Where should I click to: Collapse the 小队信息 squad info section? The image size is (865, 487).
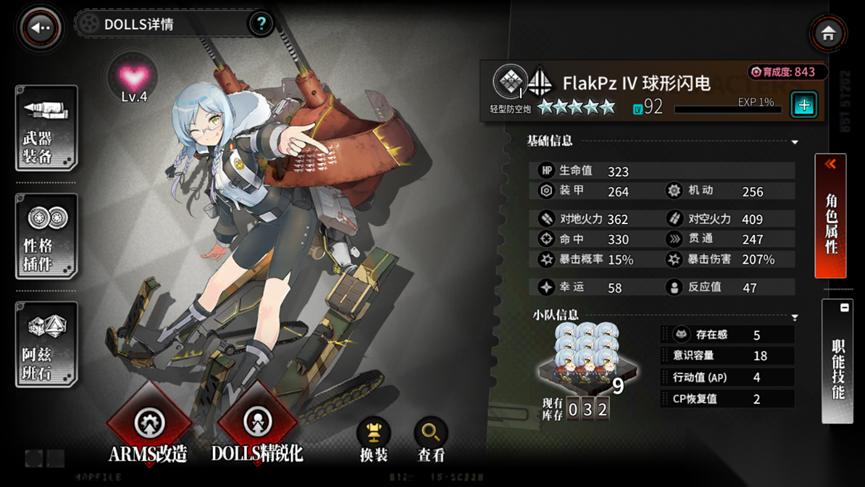[x=794, y=317]
